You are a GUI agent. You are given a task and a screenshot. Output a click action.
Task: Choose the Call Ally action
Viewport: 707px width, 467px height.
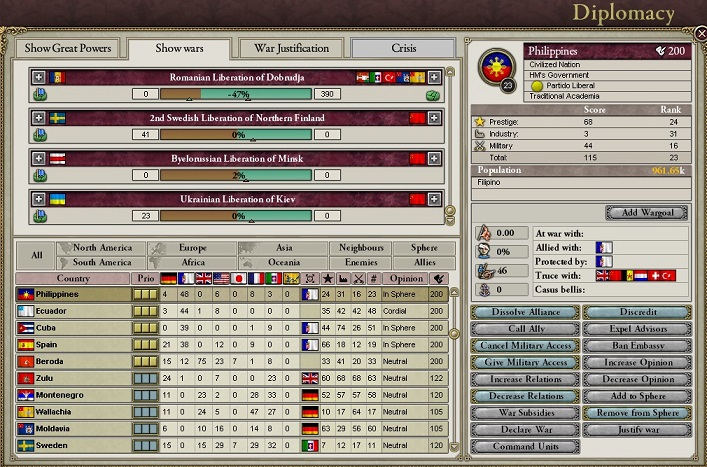tap(523, 329)
